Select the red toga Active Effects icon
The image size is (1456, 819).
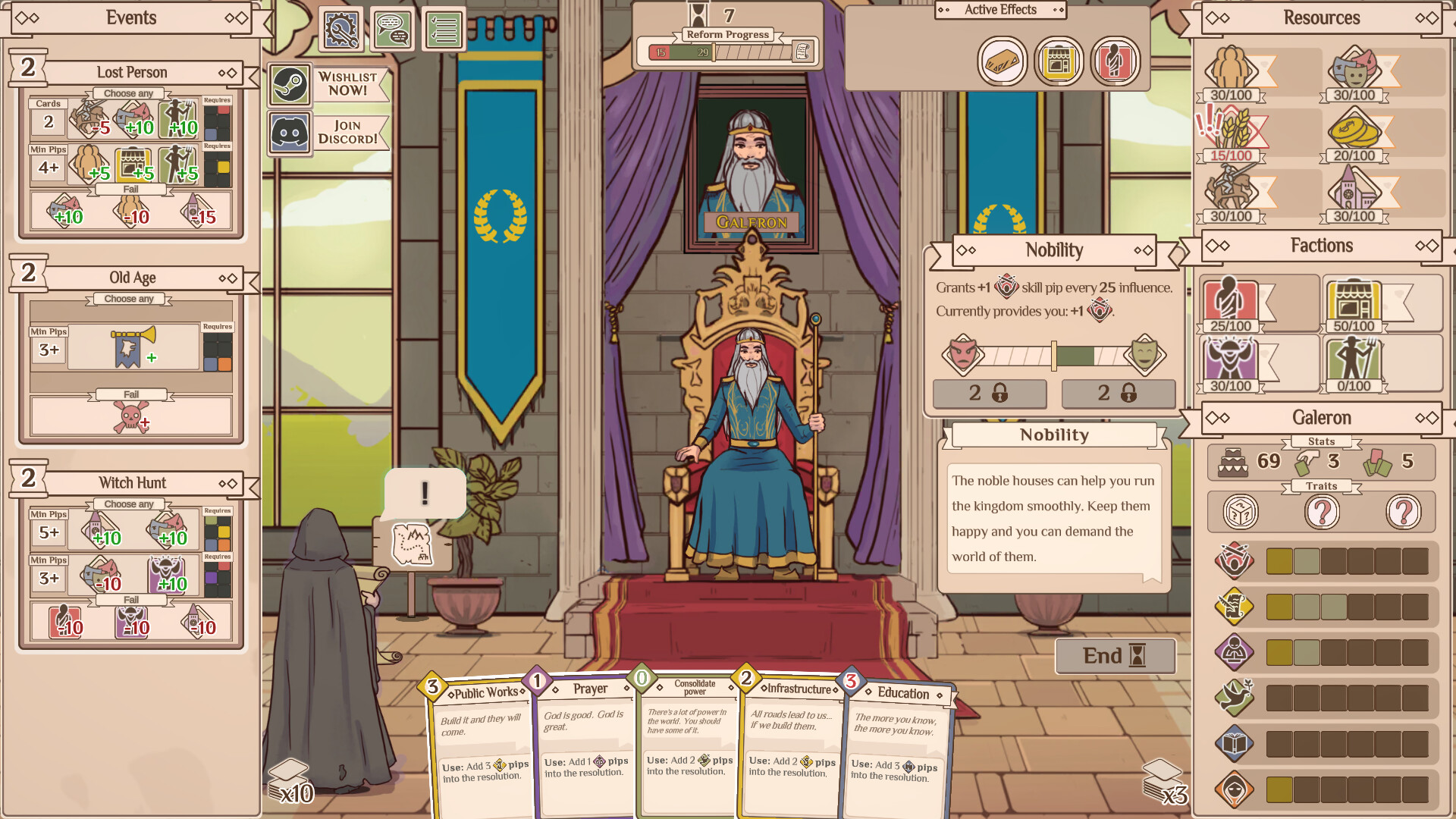tap(1116, 61)
